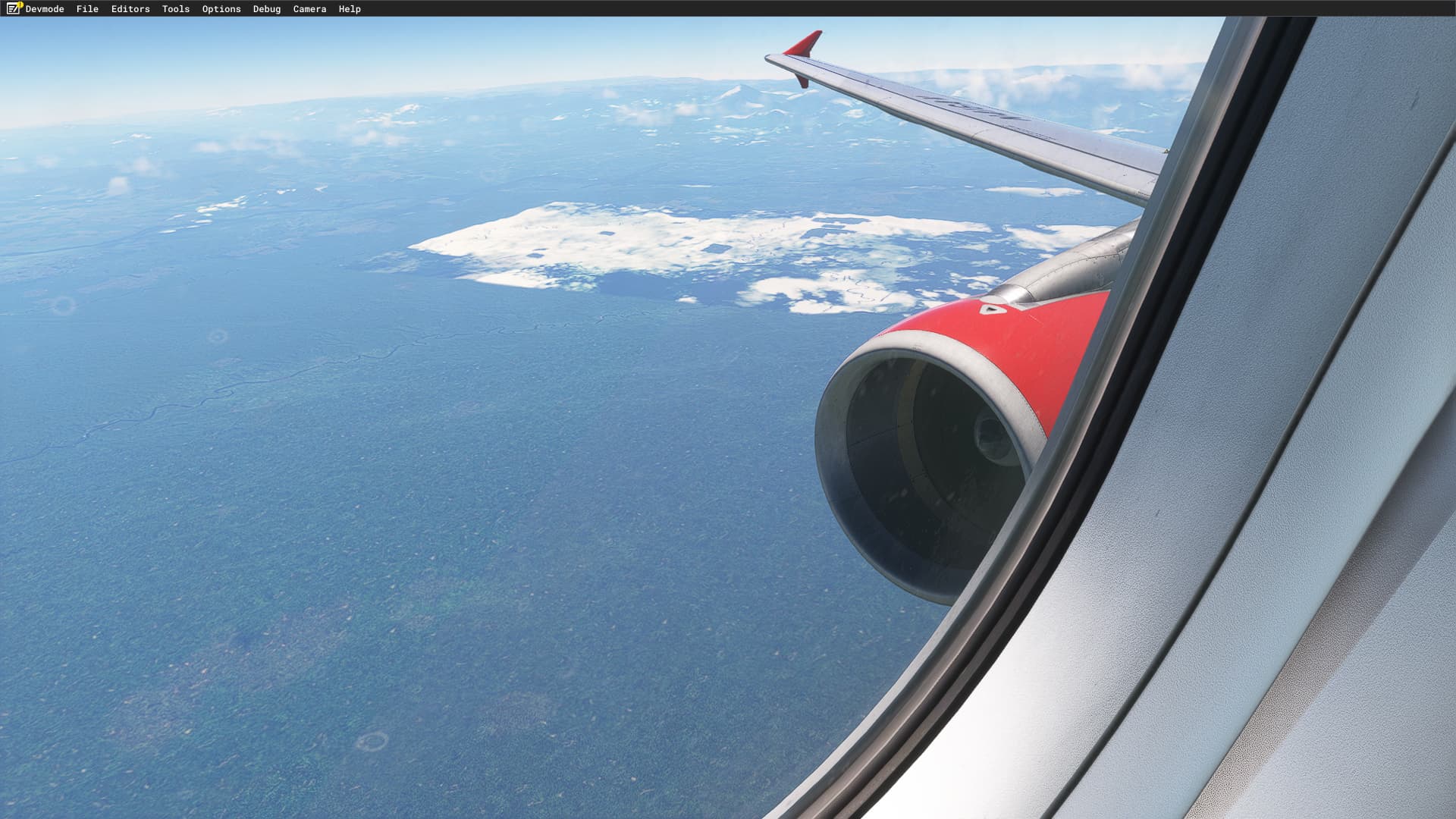Image resolution: width=1456 pixels, height=819 pixels.
Task: Select the devmode application icon at top left
Action: tap(11, 8)
